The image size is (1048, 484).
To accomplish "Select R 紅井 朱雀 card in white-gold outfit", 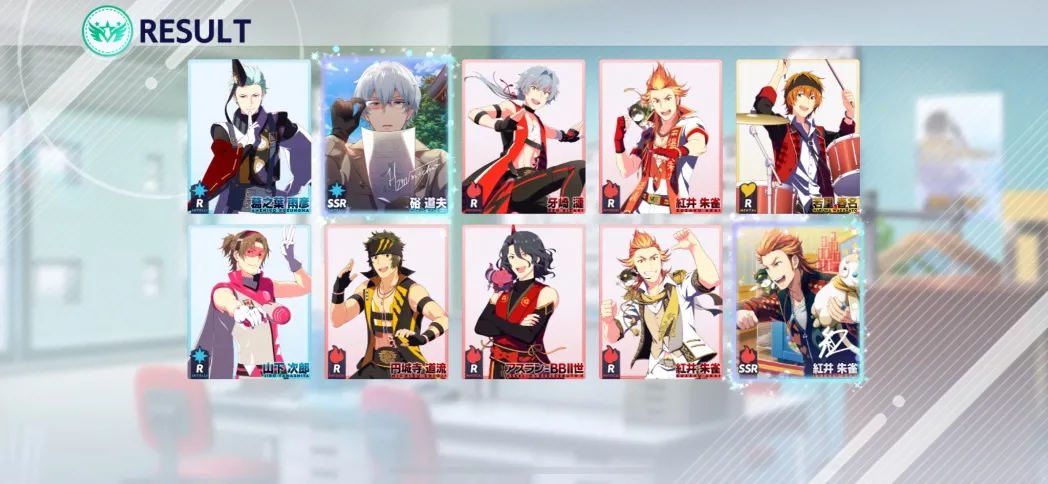I will pyautogui.click(x=660, y=302).
